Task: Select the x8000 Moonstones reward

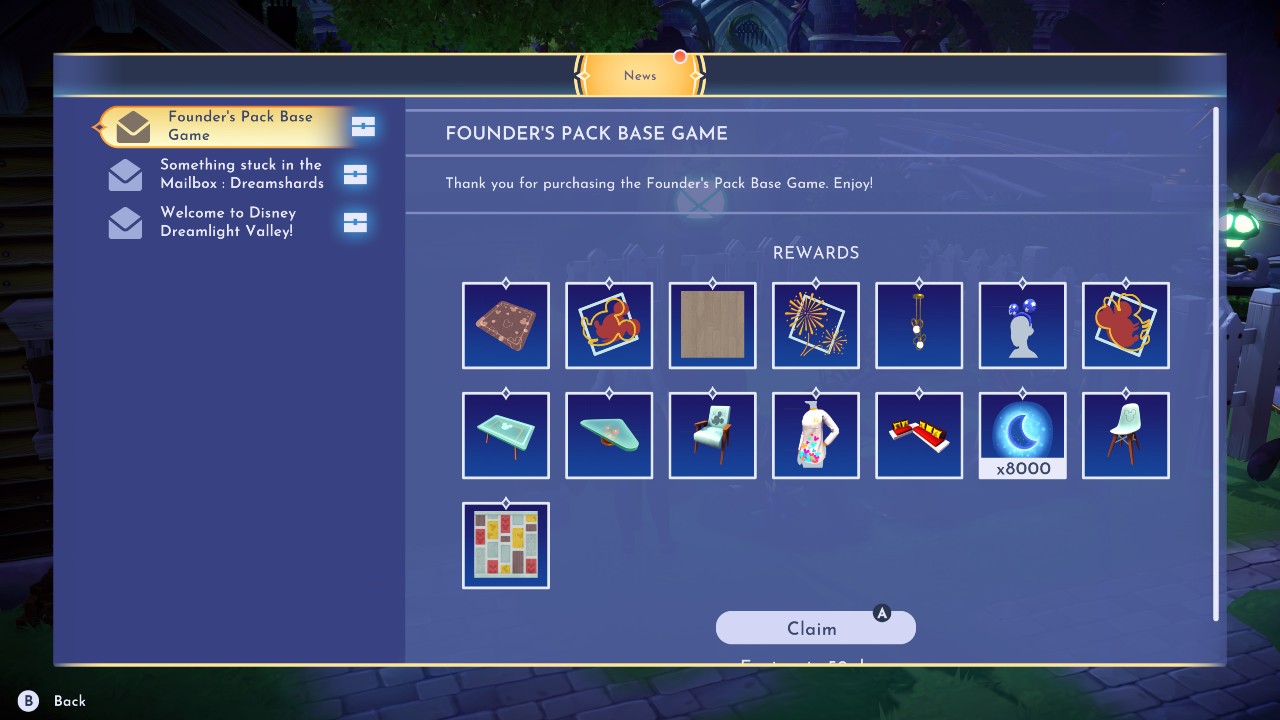Action: coord(1022,435)
